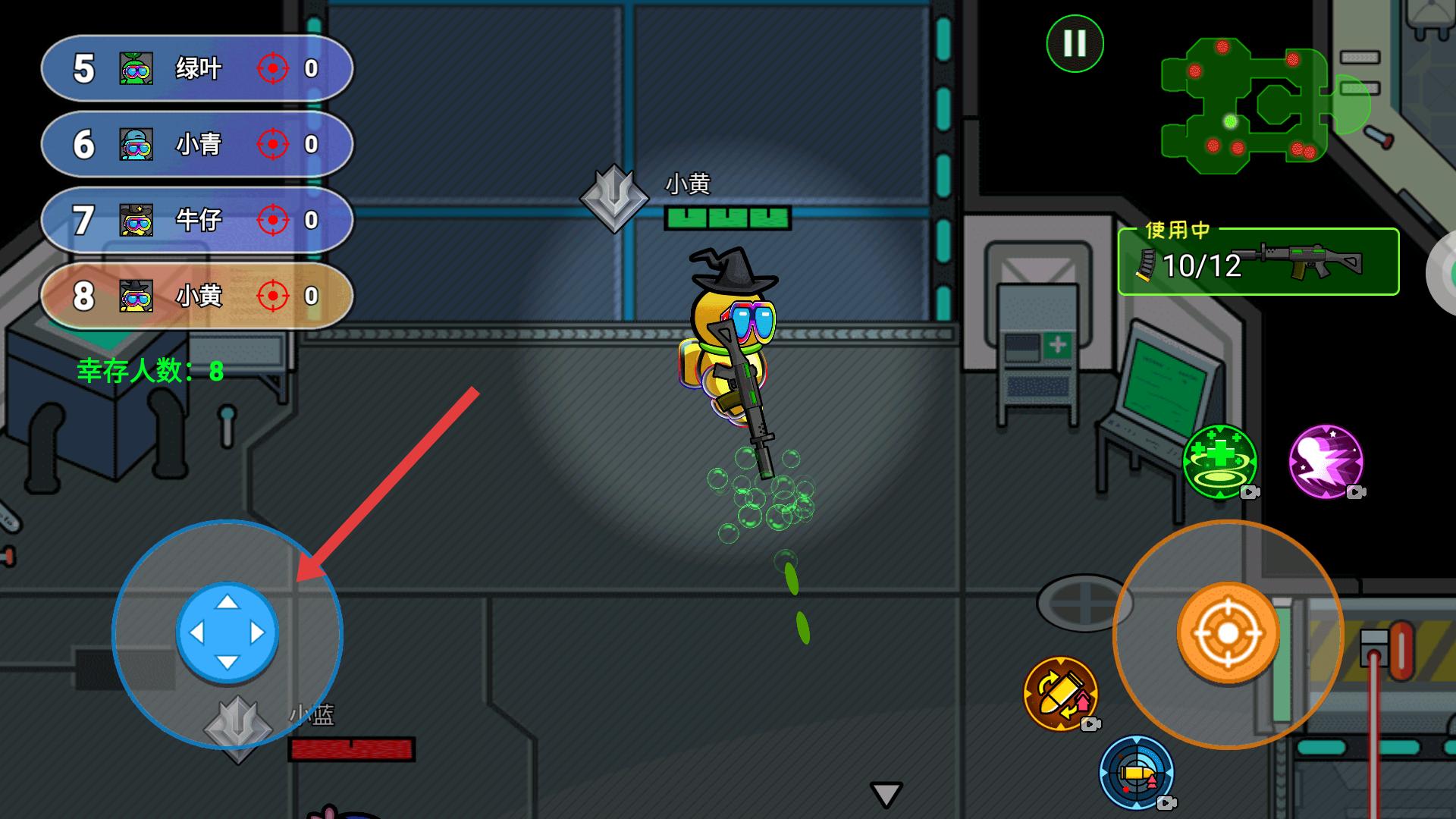Select 小青 row in the ranking list

coord(197,144)
